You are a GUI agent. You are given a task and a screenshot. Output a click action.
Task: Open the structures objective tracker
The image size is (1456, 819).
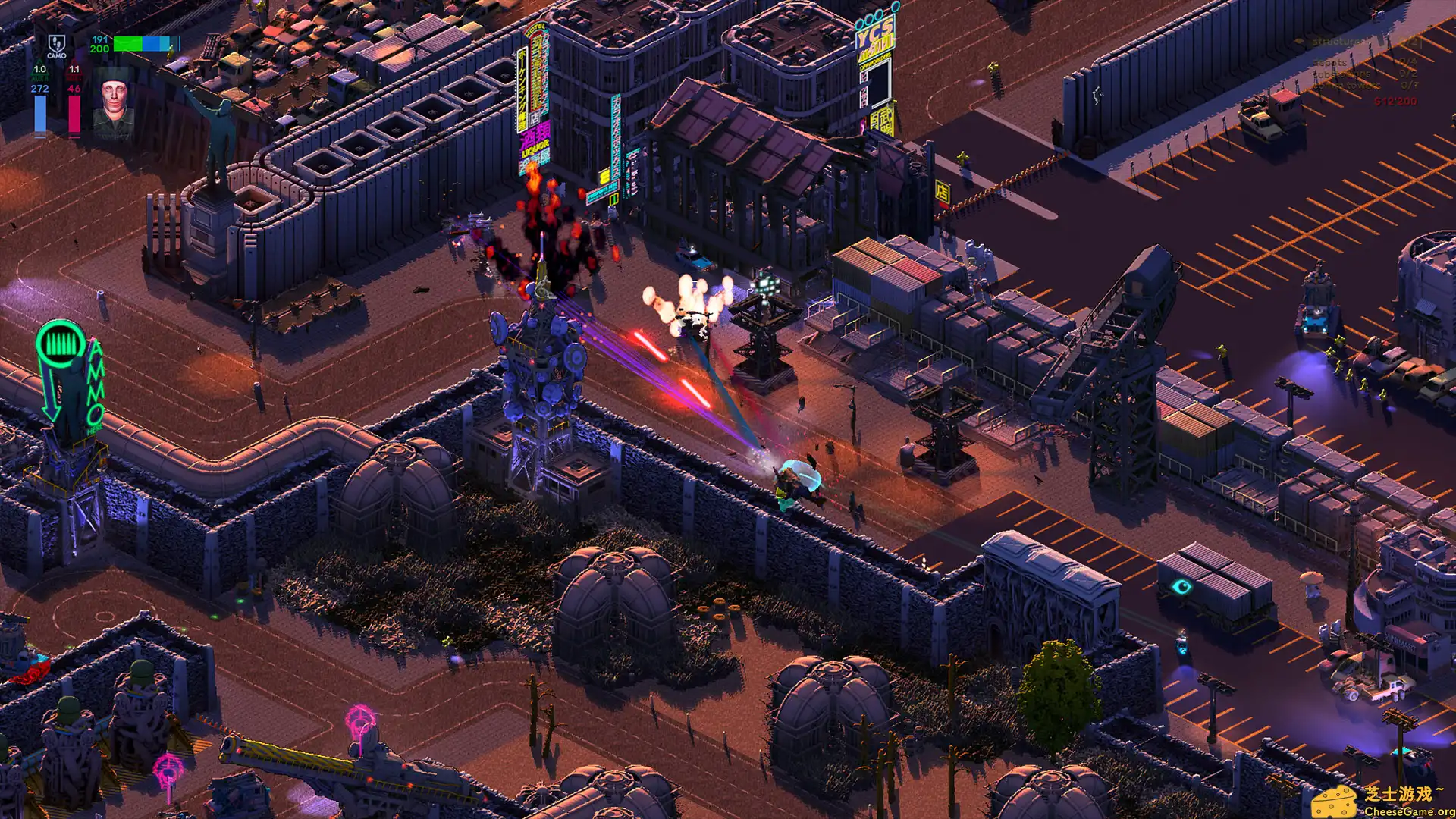1357,42
